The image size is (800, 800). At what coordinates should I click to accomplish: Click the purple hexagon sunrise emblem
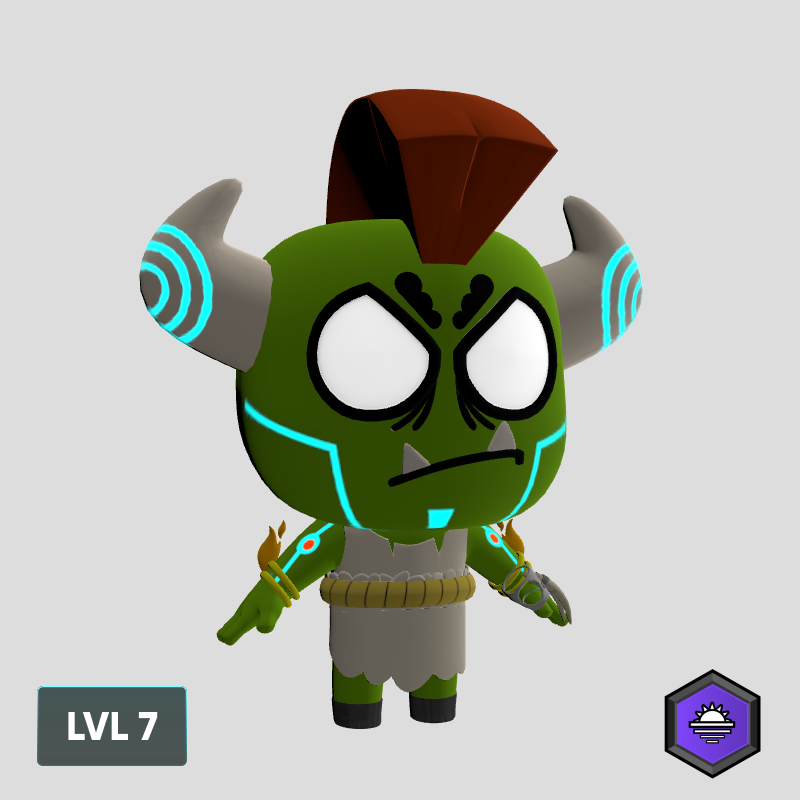(x=712, y=723)
